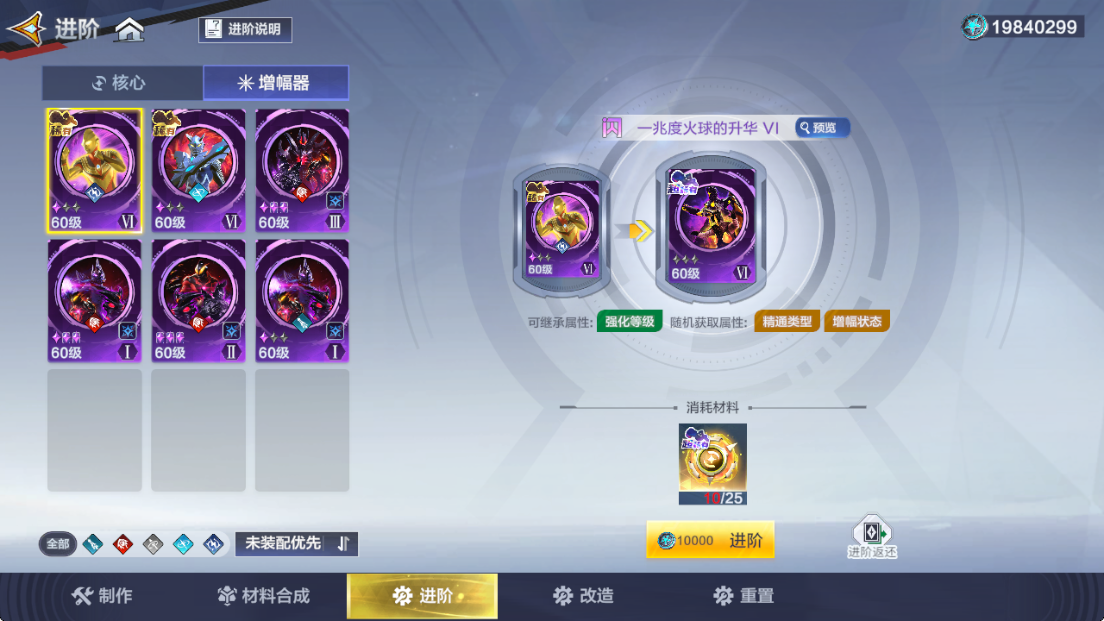View the upgraded result amplifier card
1104x621 pixels.
[x=713, y=227]
